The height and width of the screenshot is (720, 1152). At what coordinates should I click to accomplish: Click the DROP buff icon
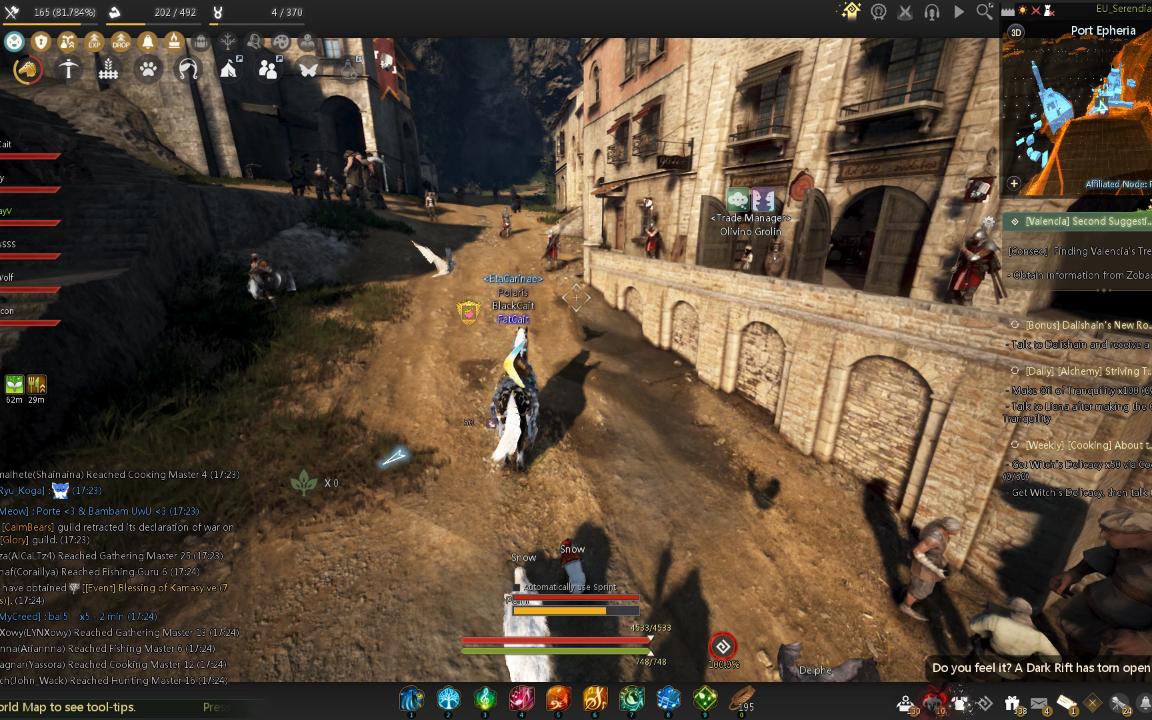[x=121, y=42]
